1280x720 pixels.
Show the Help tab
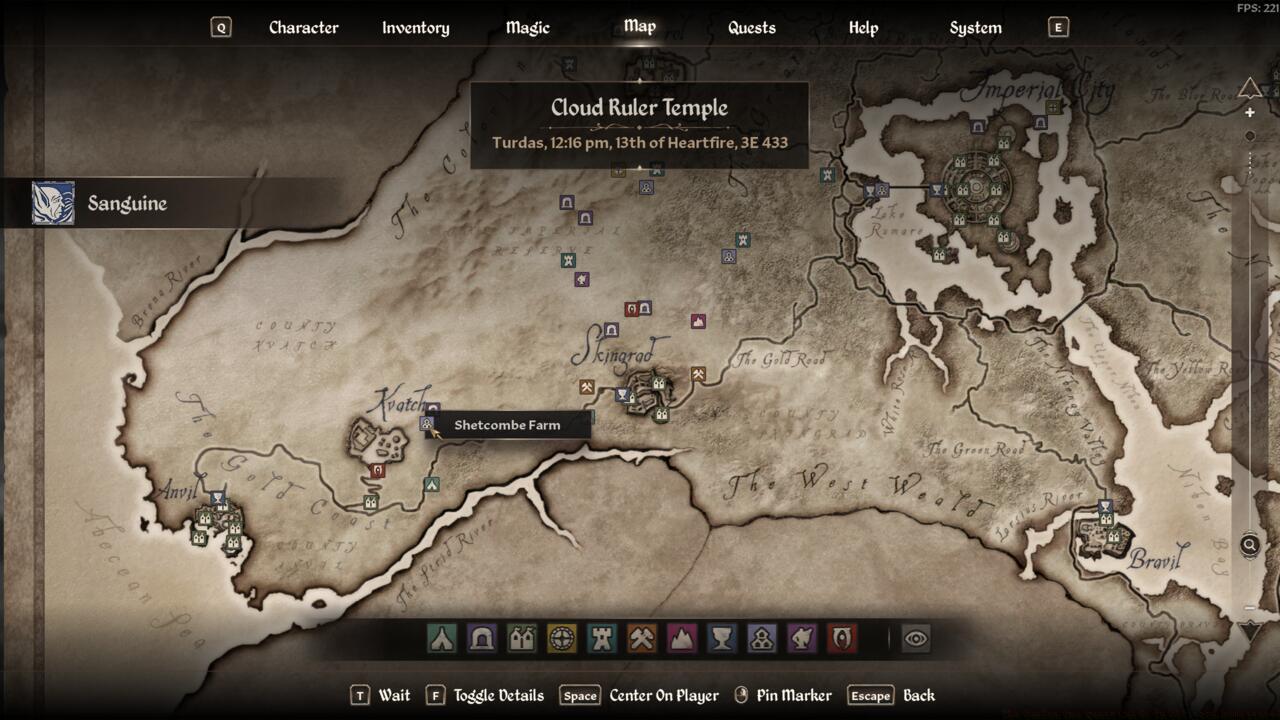[x=863, y=28]
